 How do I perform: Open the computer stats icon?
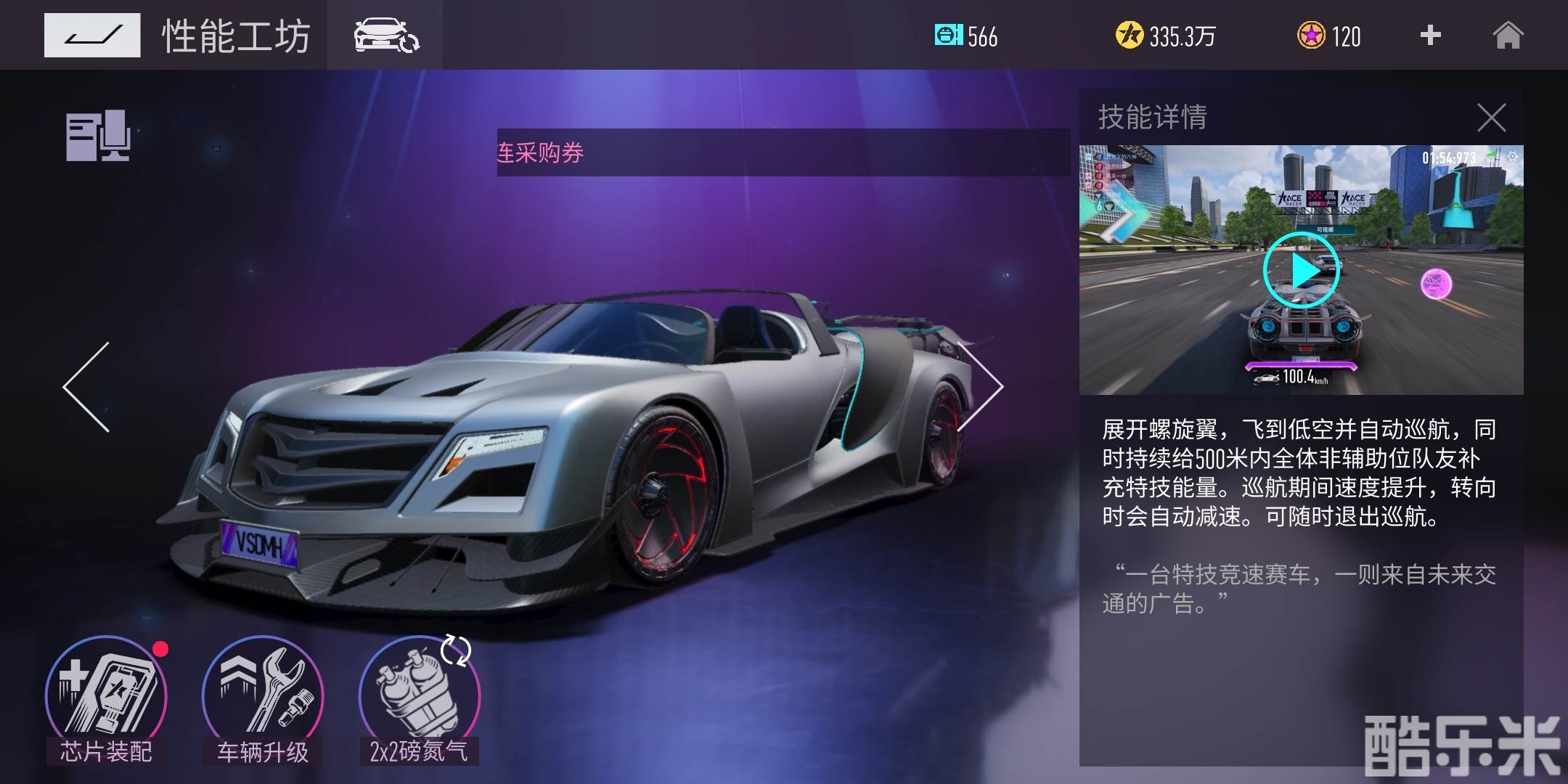pos(98,136)
